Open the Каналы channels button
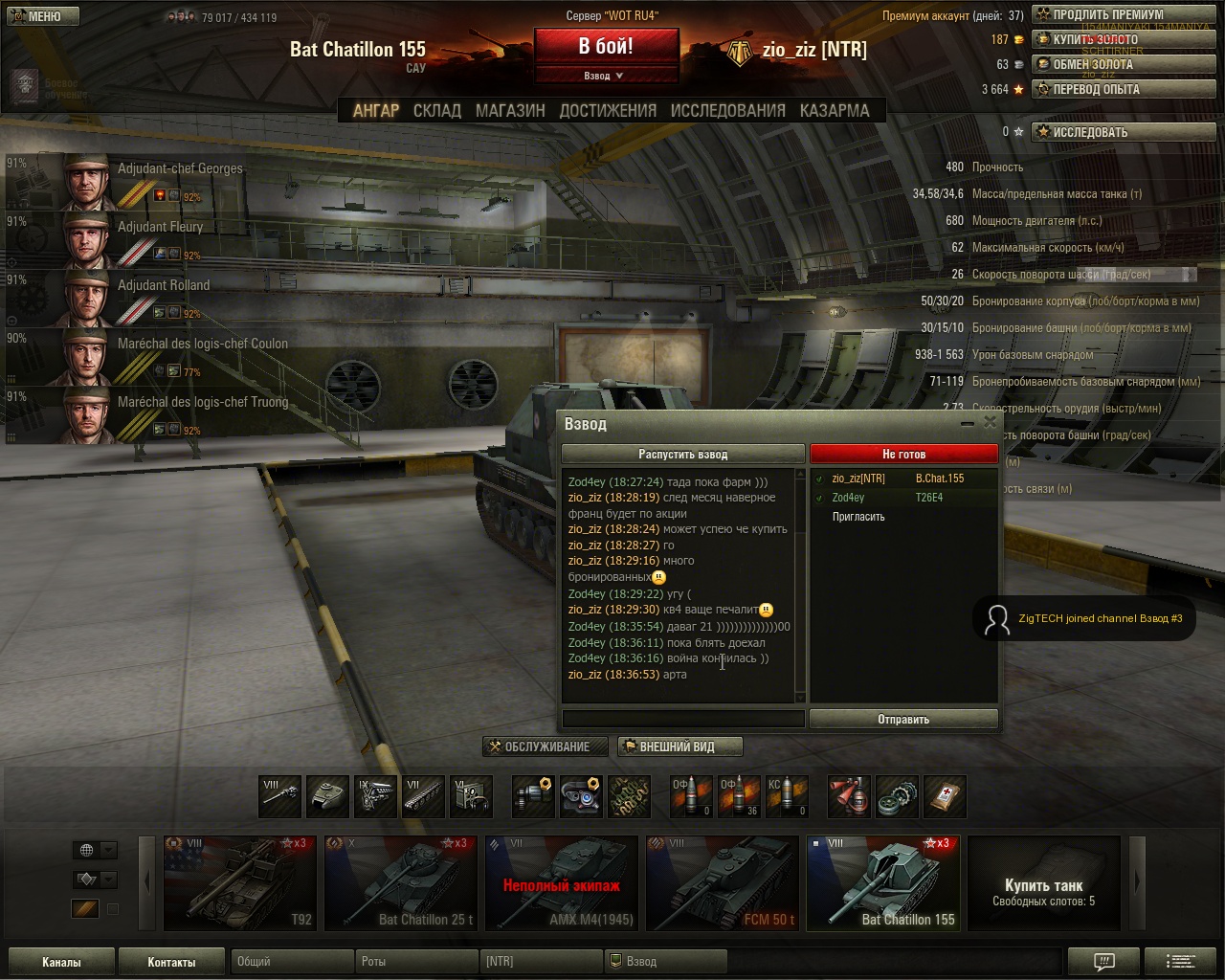 pyautogui.click(x=61, y=962)
